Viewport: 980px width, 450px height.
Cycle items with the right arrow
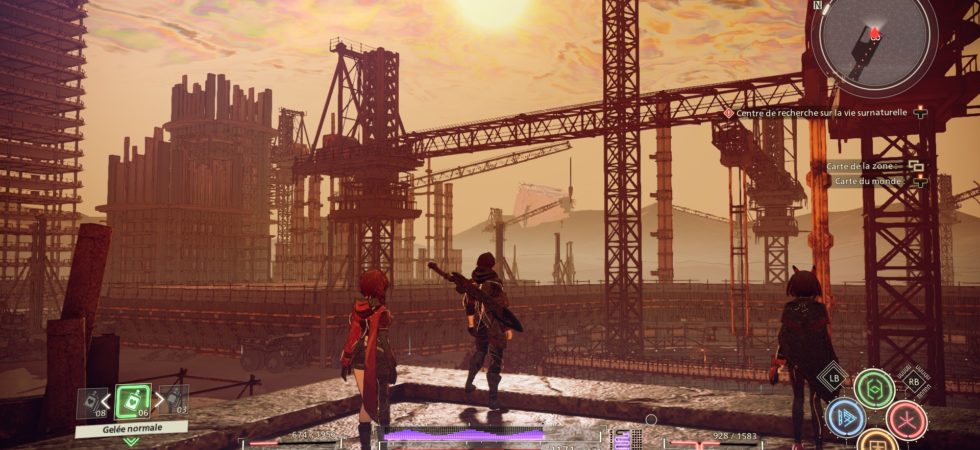[x=157, y=401]
